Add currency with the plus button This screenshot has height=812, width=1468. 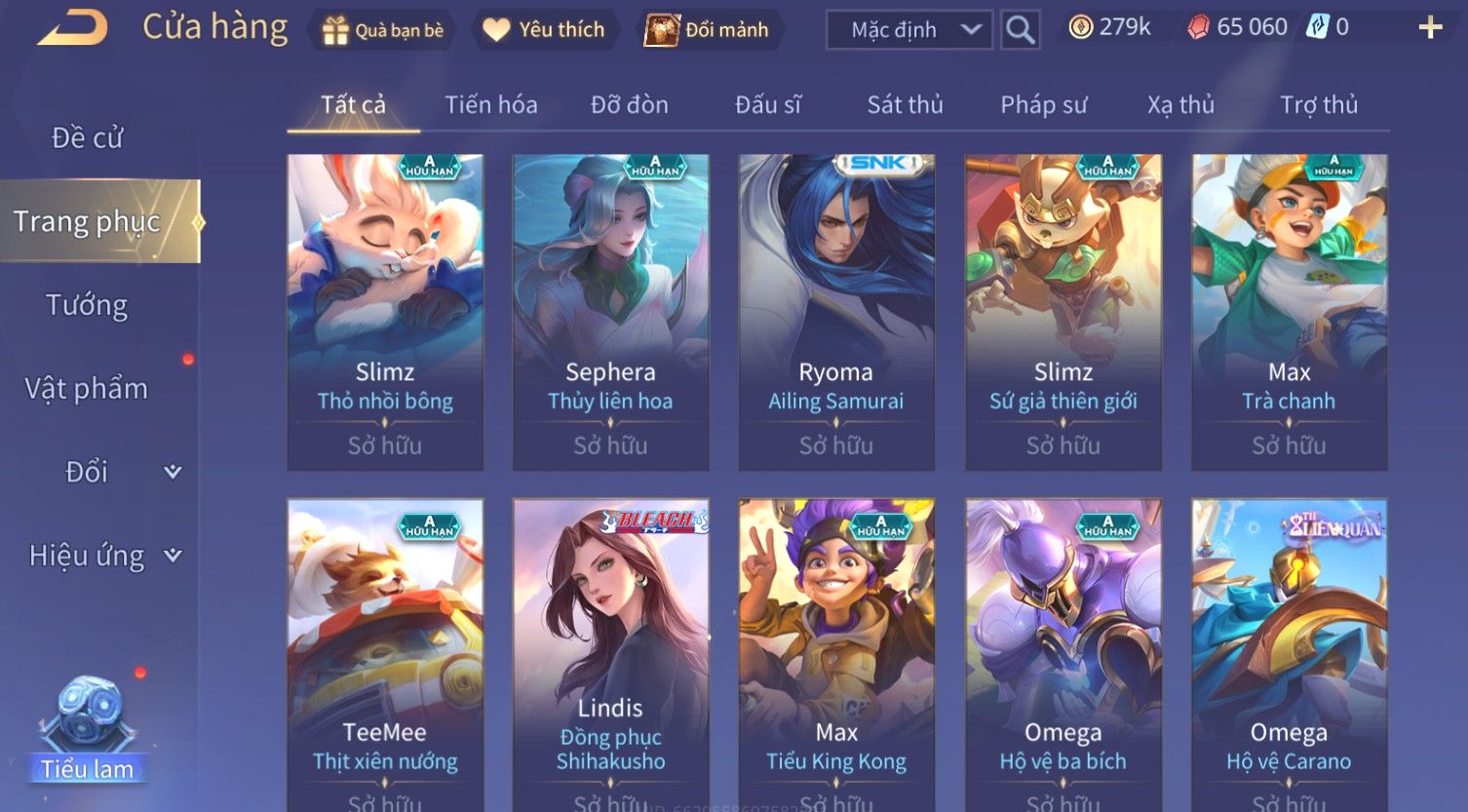point(1429,27)
